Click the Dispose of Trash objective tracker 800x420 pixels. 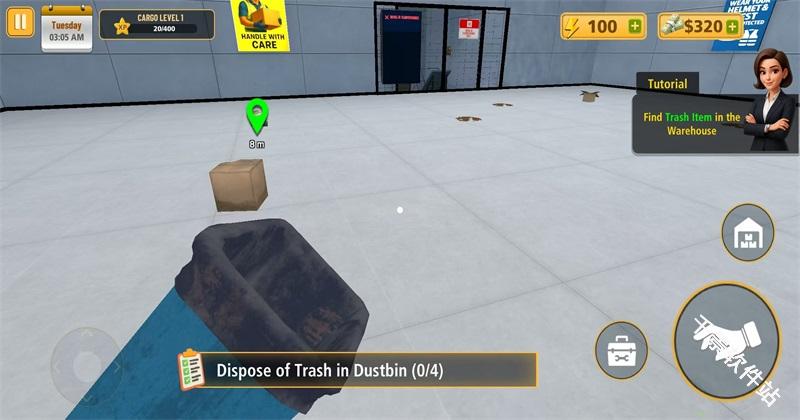pos(357,370)
